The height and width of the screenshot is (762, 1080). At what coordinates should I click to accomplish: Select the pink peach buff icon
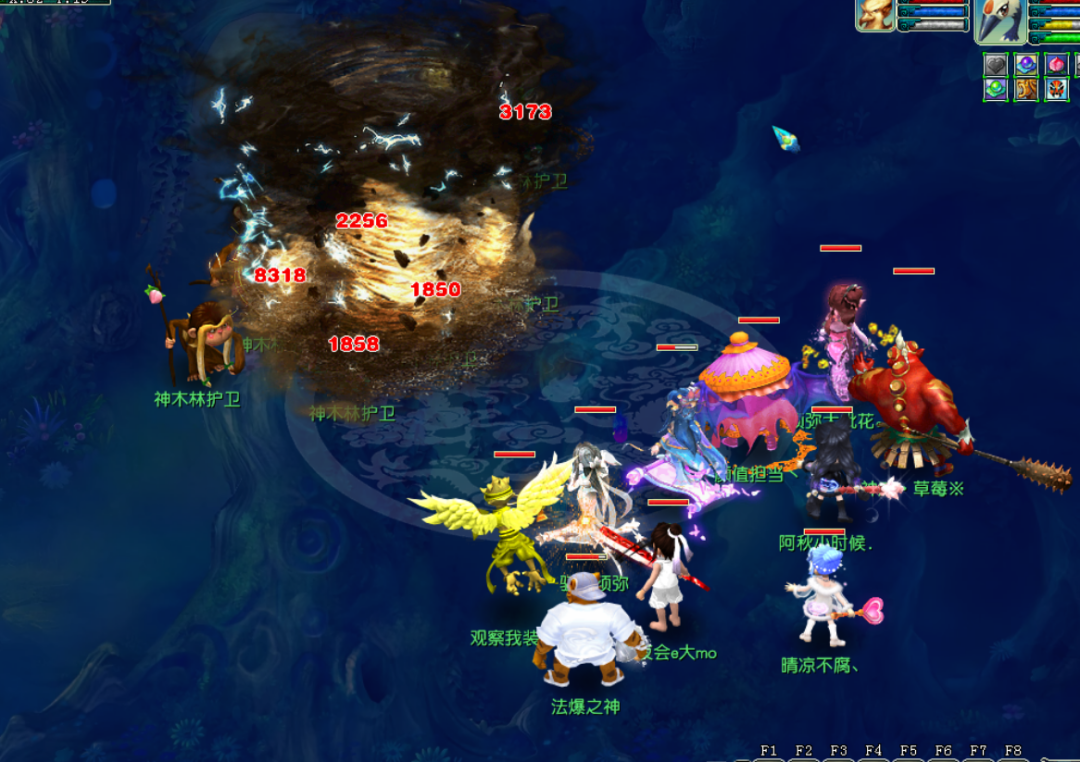[1057, 65]
